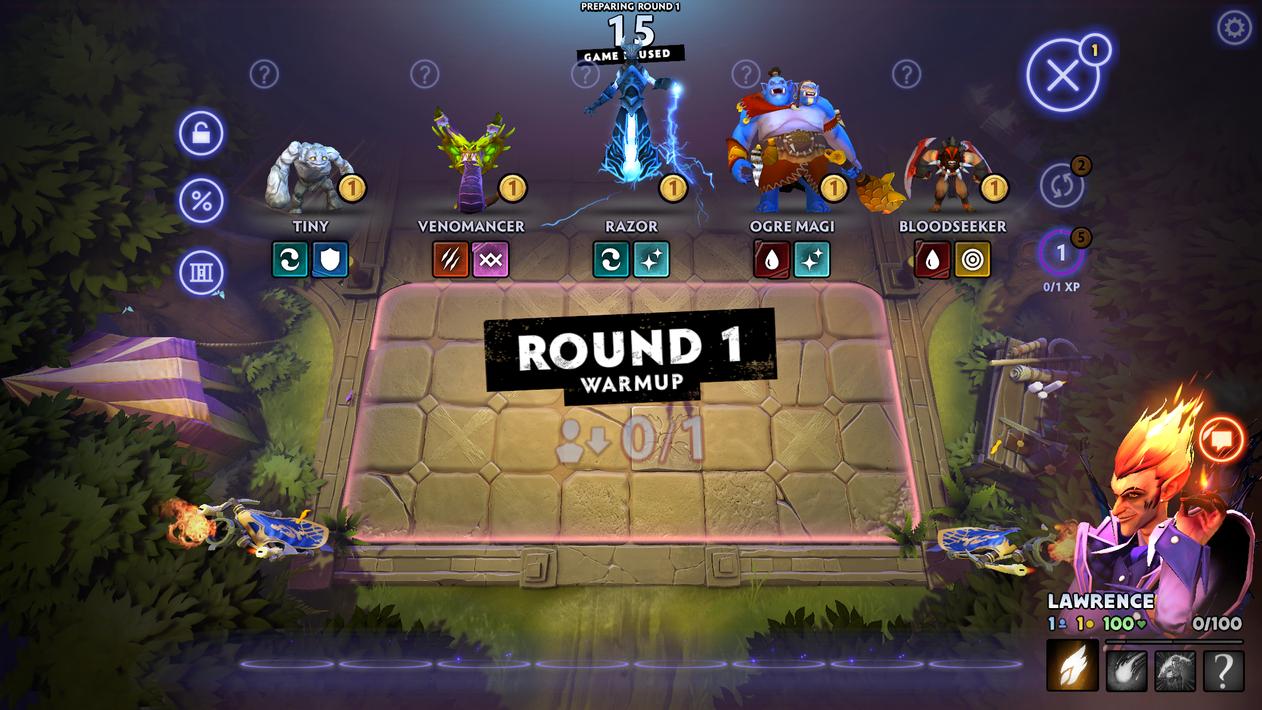Select Lawrence's flame ability icon
Screen dimensions: 1262x710
point(1072,666)
